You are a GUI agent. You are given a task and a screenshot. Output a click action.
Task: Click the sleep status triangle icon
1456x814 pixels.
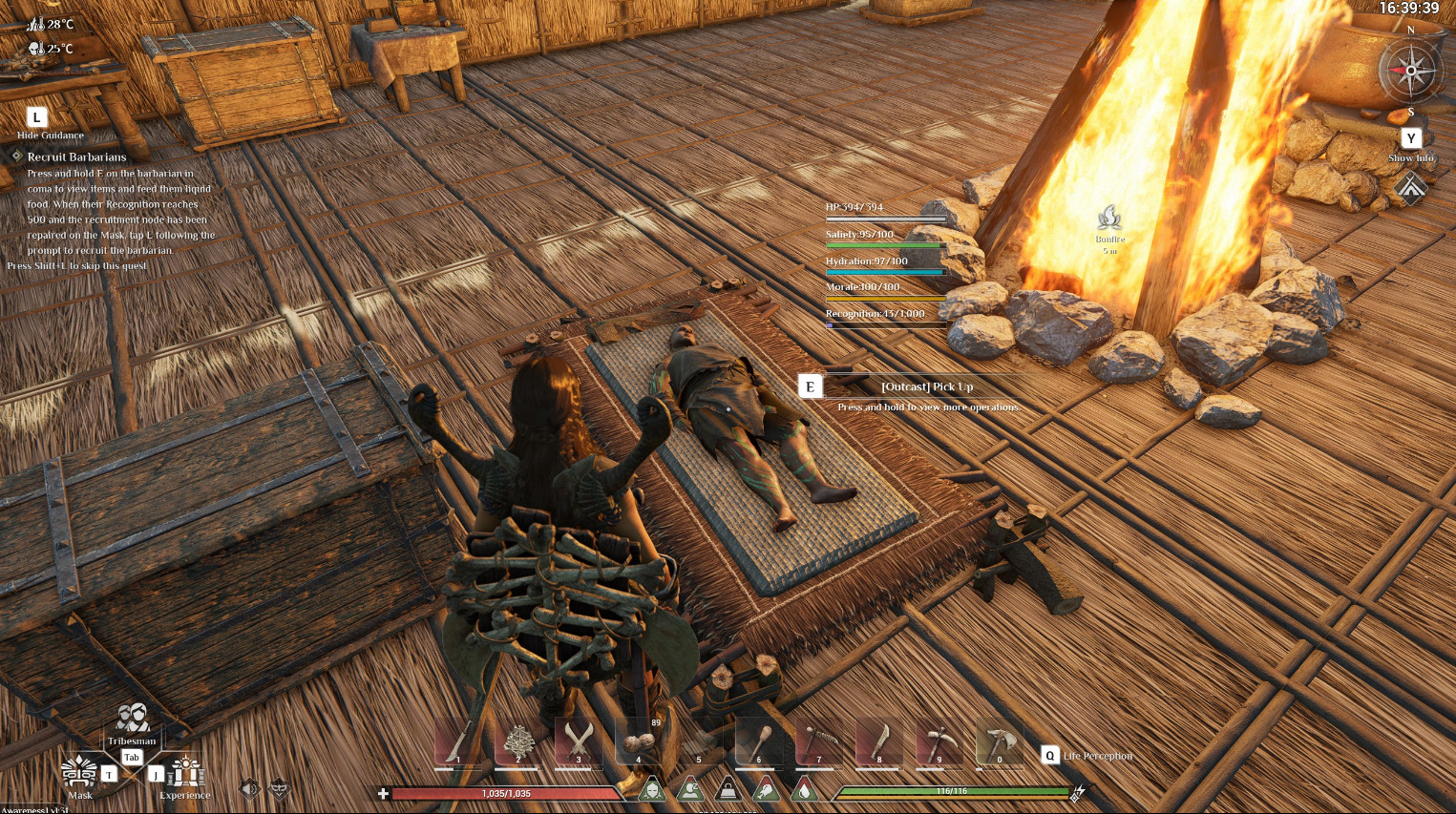(x=689, y=790)
